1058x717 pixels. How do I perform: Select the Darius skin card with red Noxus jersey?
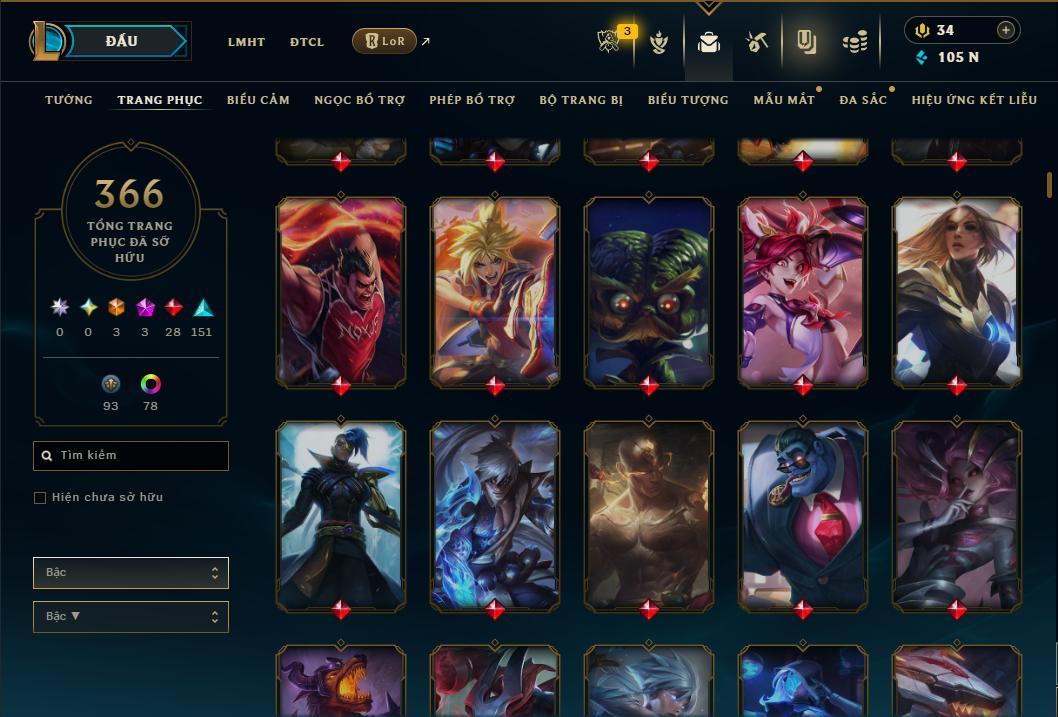tap(341, 290)
